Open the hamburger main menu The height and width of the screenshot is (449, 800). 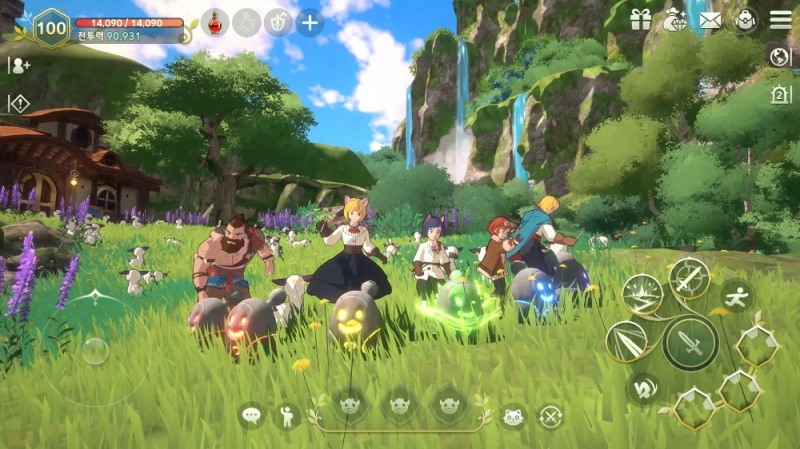pyautogui.click(x=781, y=20)
